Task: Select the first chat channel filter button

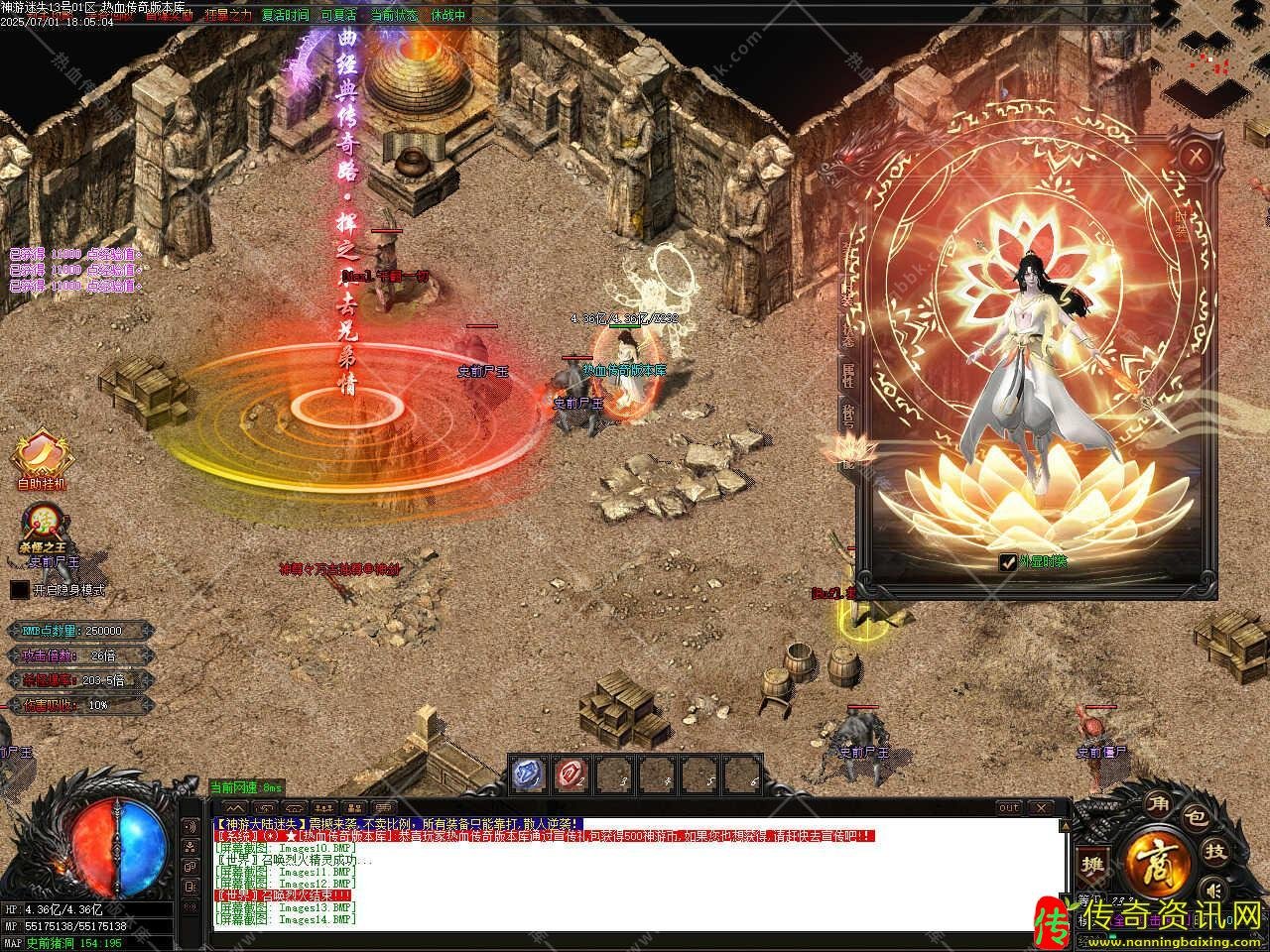Action: tap(235, 808)
